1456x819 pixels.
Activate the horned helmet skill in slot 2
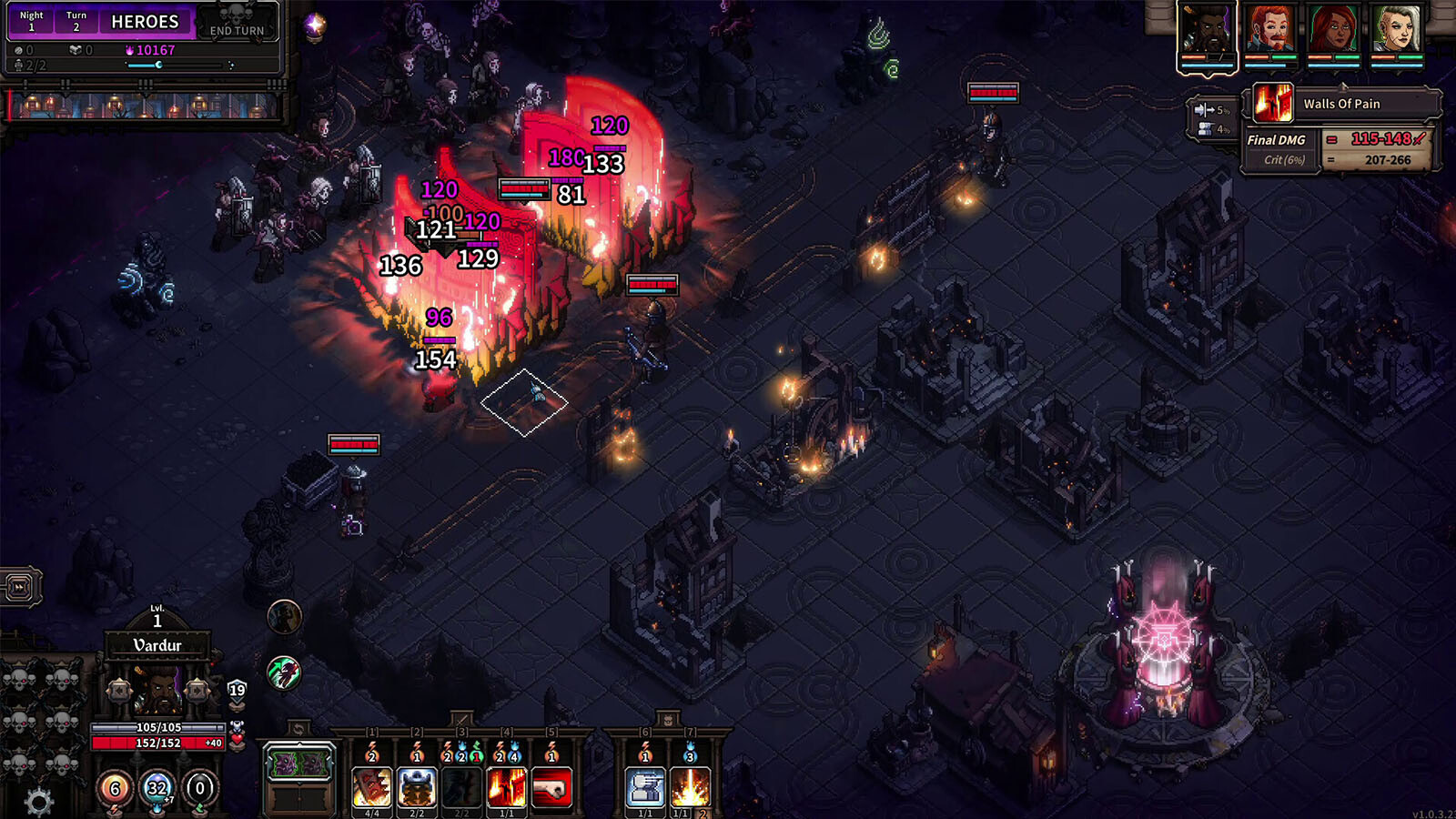[x=417, y=787]
